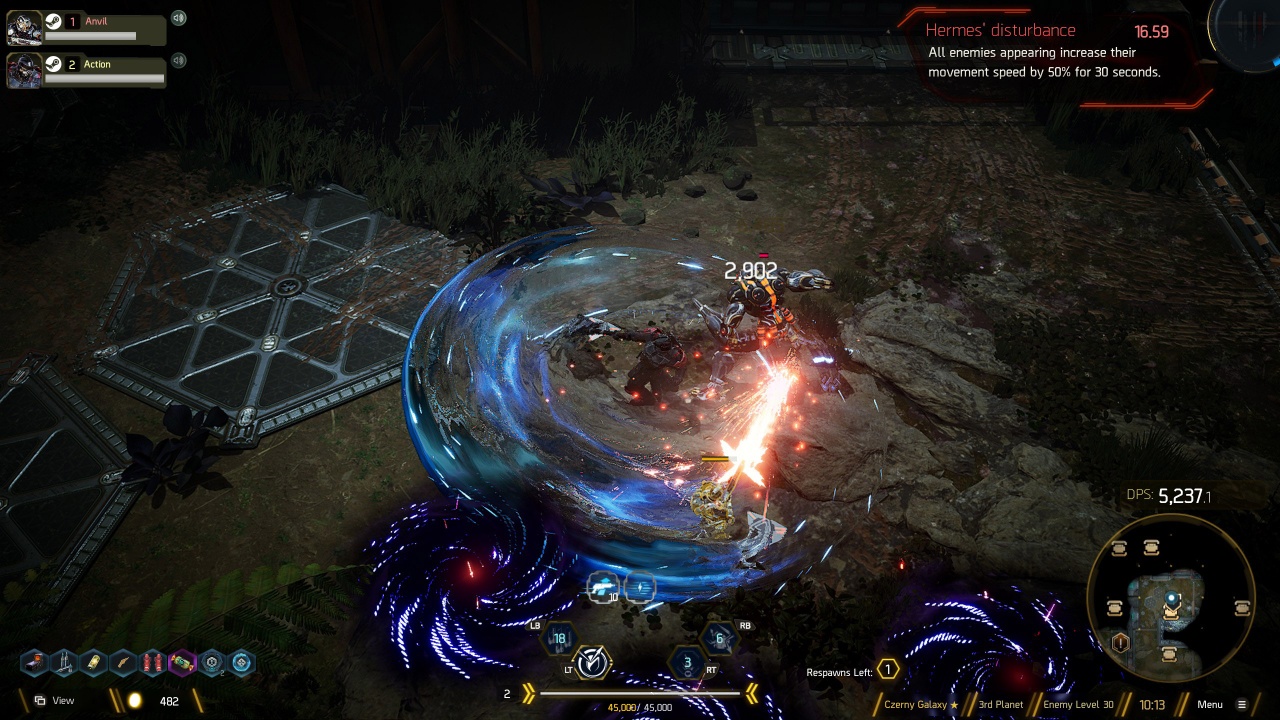The image size is (1280, 720).
Task: Activate the candy consumable with purple background
Action: click(x=182, y=662)
